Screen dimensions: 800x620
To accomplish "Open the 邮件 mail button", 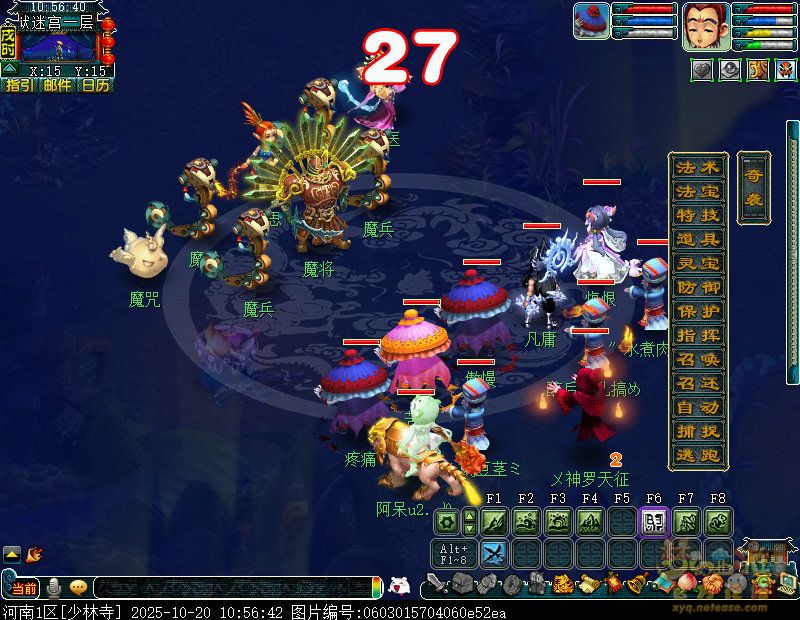I will pyautogui.click(x=58, y=85).
